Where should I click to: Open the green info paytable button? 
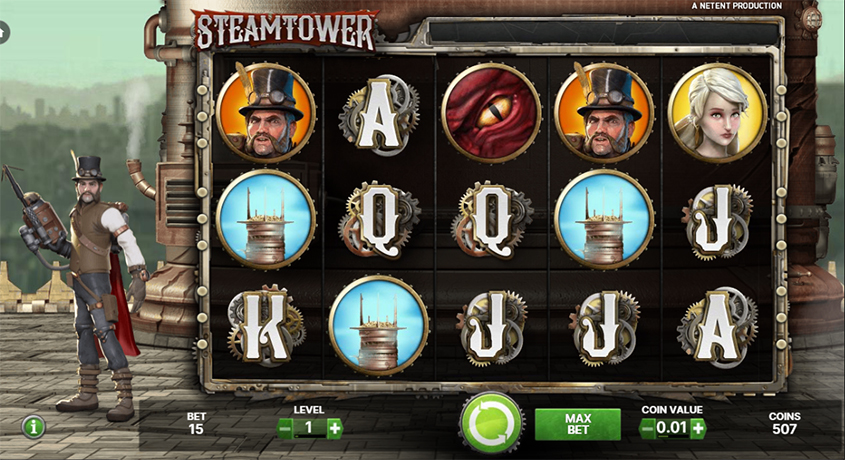pos(35,427)
